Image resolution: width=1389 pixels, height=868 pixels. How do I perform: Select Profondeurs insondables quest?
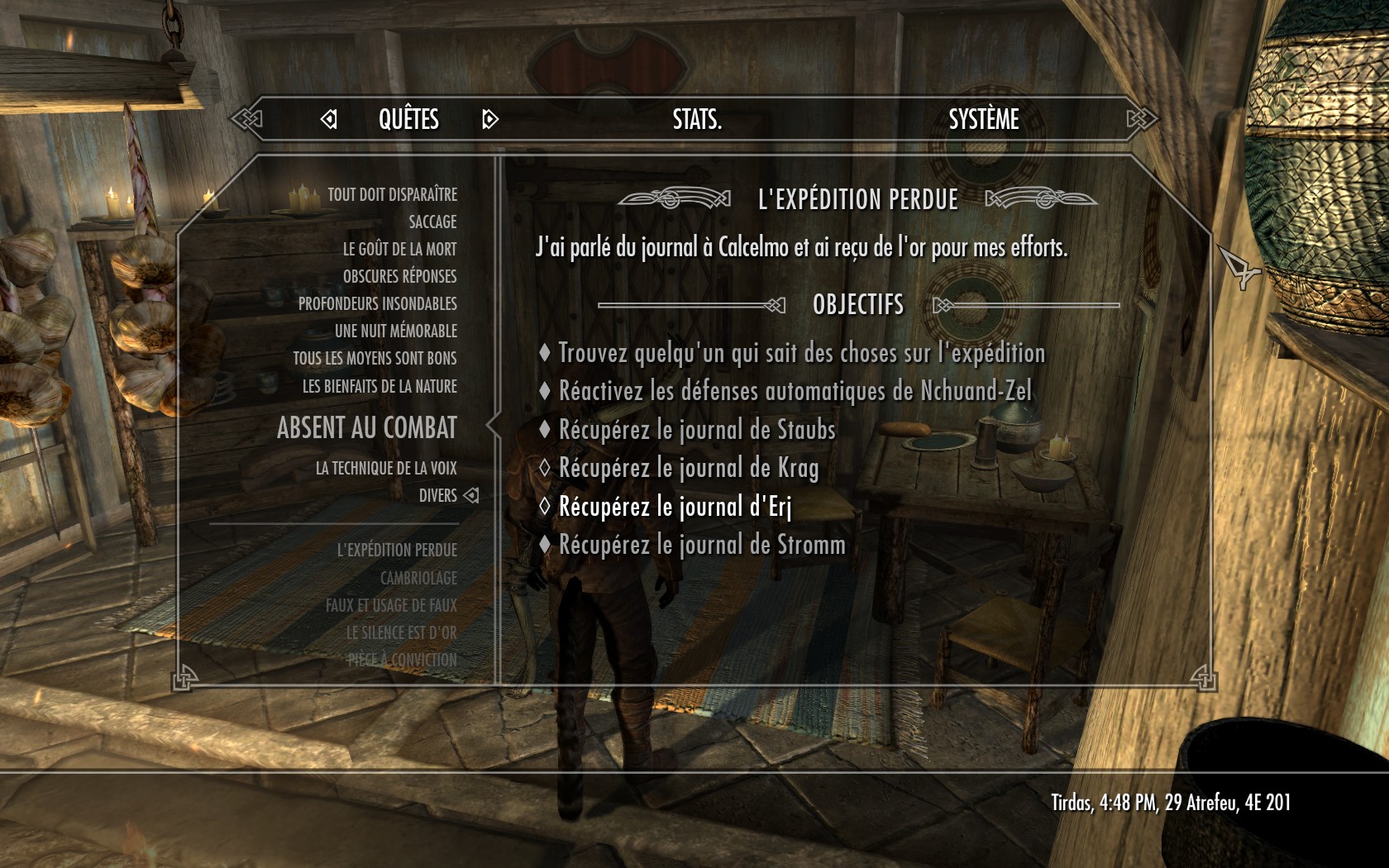coord(377,304)
